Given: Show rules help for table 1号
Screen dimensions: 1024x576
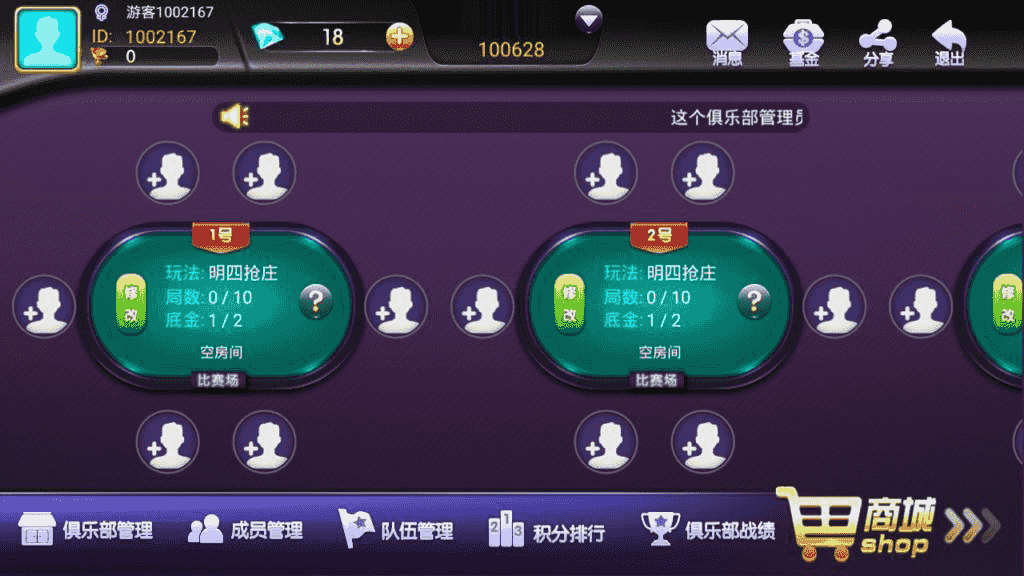Looking at the screenshot, I should pos(316,300).
